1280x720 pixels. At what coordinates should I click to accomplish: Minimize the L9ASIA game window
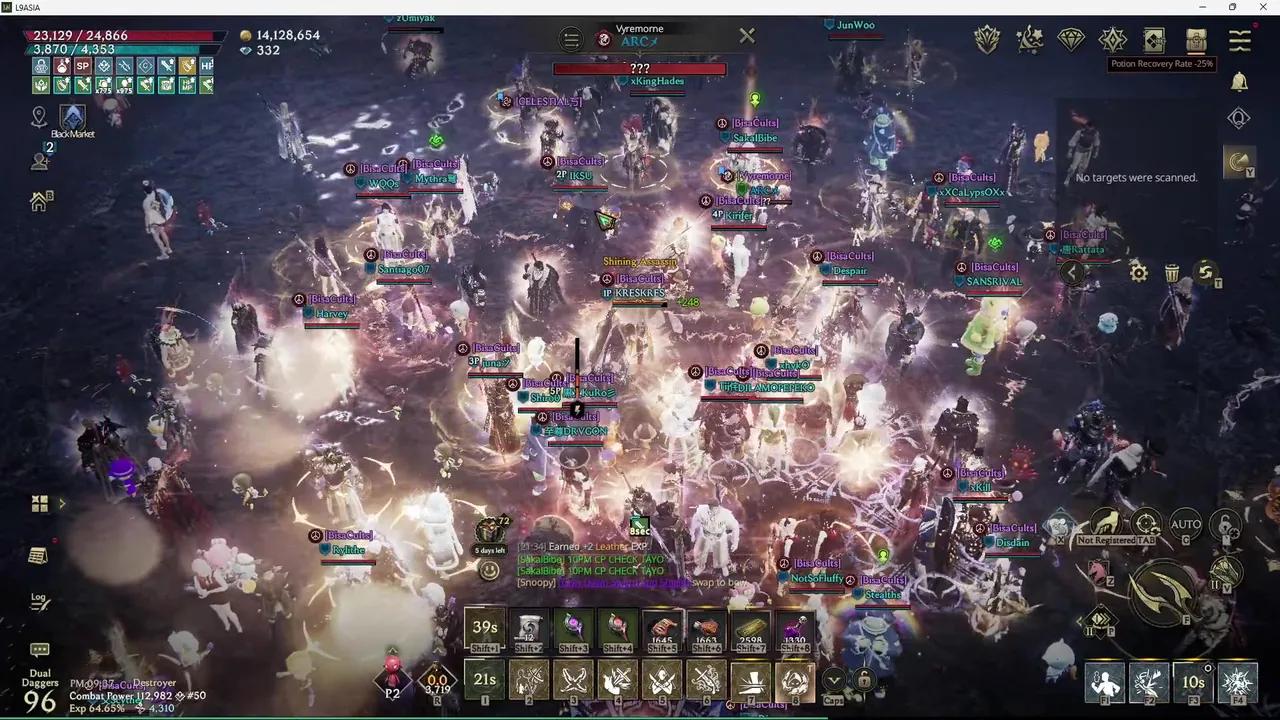pos(1204,7)
